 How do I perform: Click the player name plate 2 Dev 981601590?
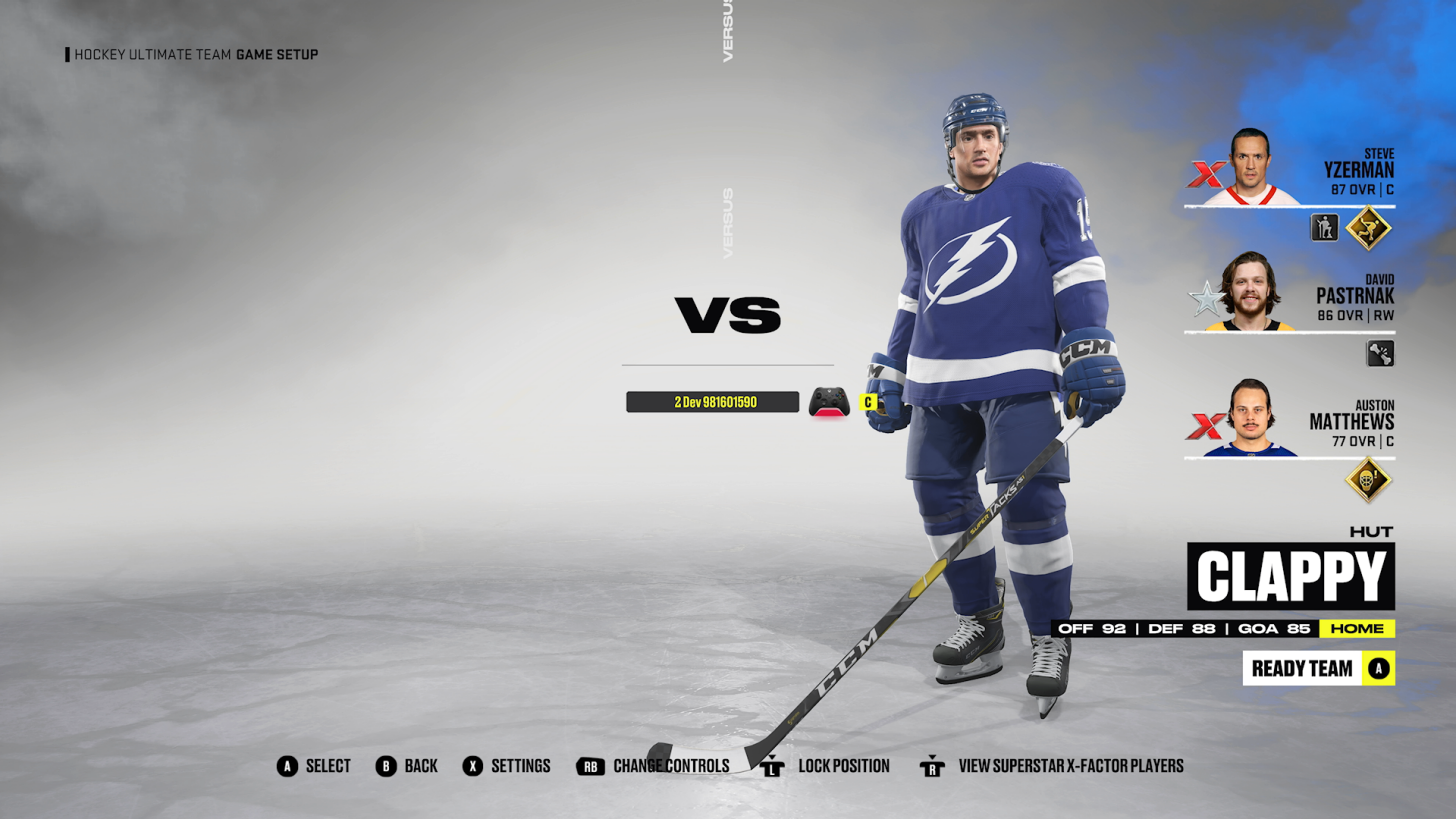(712, 401)
